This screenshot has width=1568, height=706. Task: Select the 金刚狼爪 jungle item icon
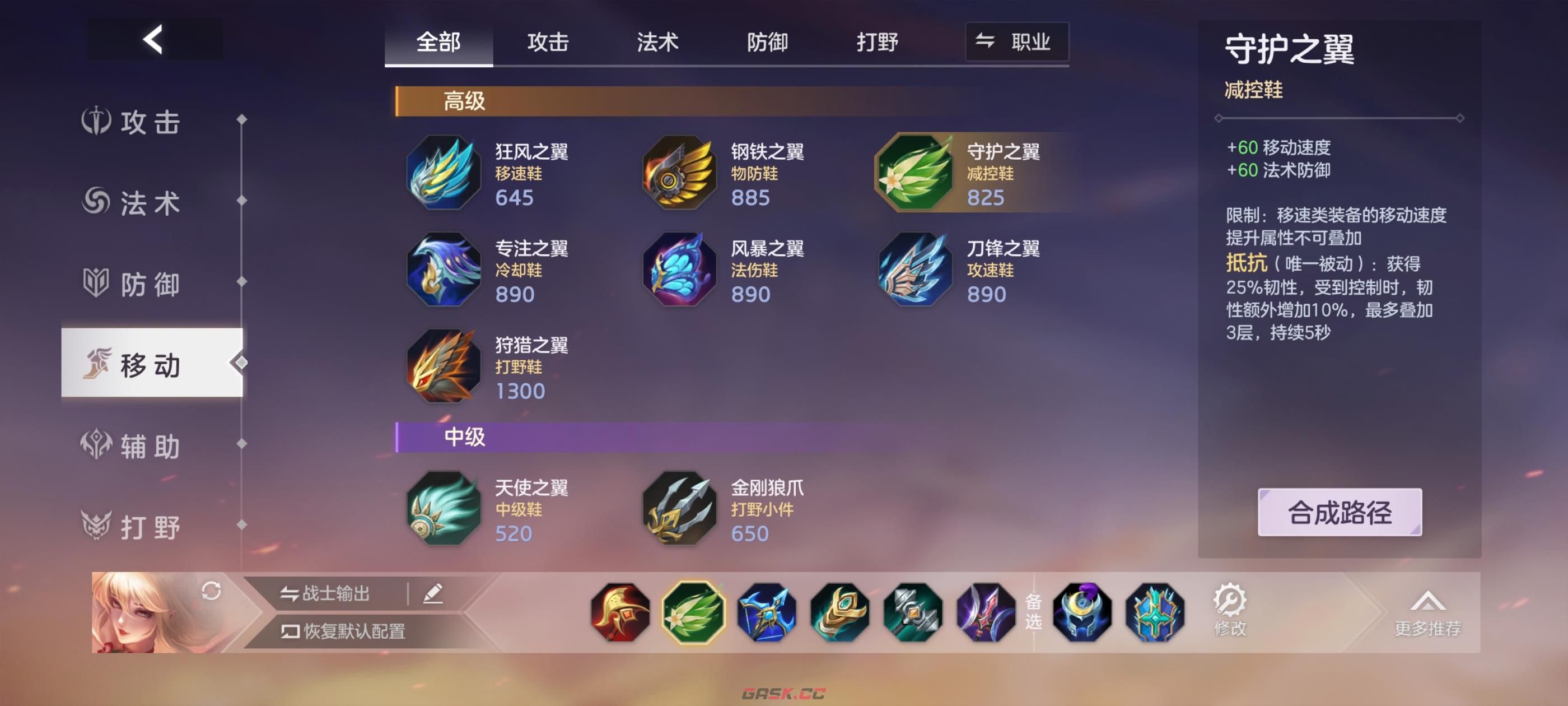[x=678, y=510]
